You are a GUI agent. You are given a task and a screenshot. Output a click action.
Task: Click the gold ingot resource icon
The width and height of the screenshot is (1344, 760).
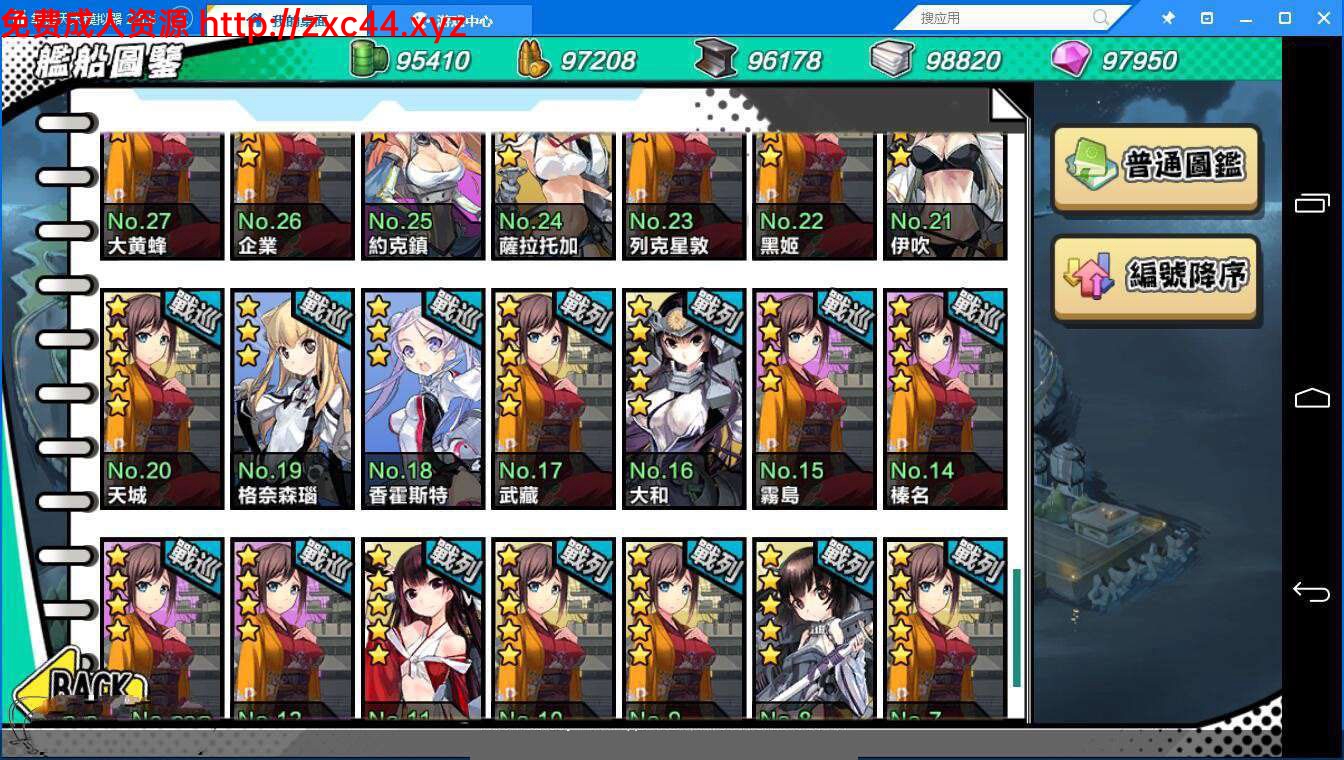click(531, 59)
